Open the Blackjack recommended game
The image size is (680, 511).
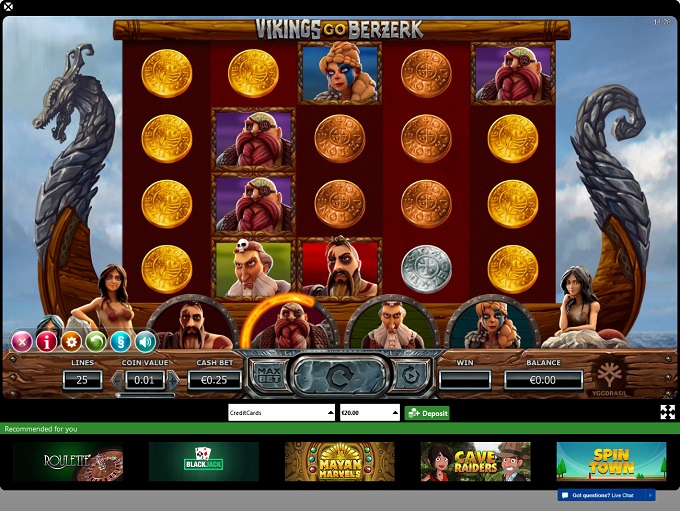click(x=204, y=461)
